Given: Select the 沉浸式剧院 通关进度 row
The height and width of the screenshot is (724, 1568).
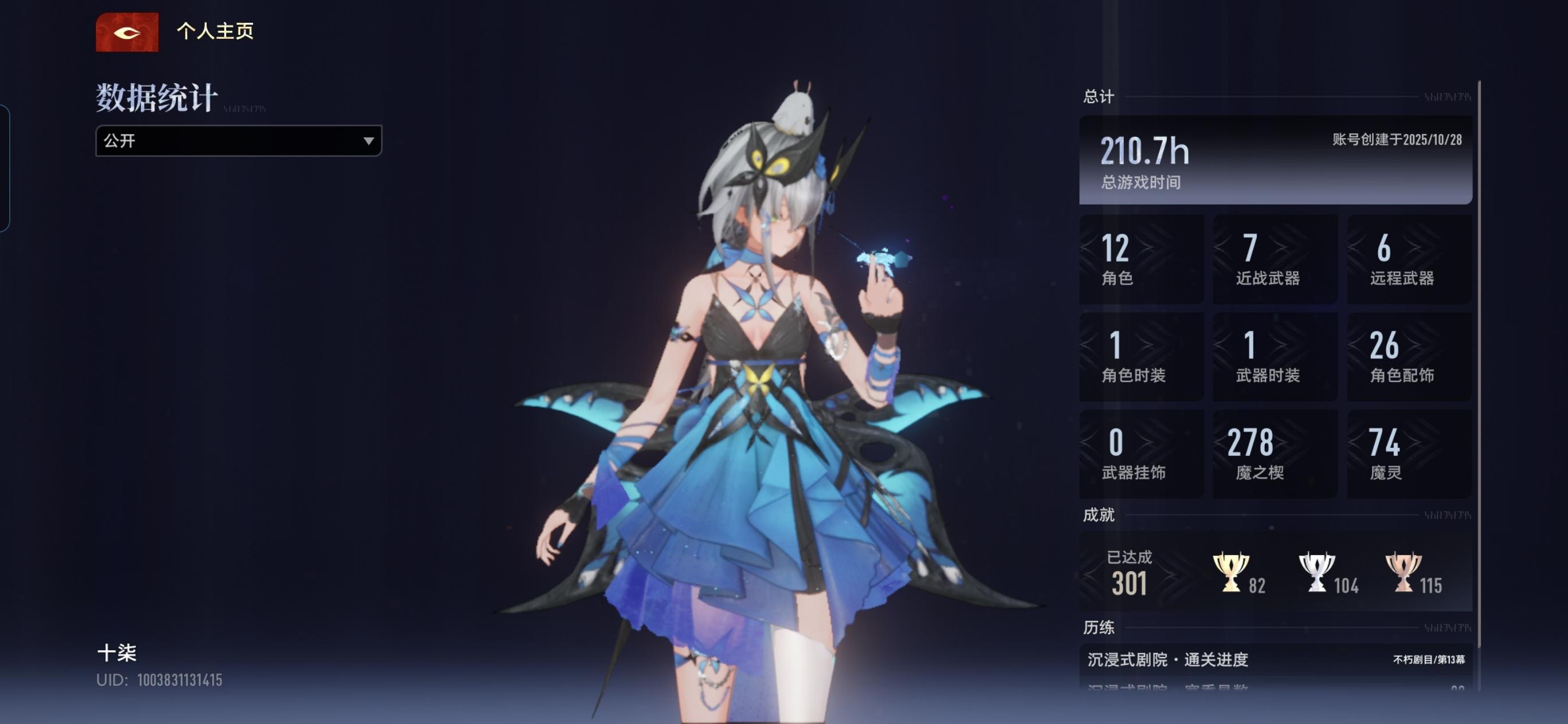Looking at the screenshot, I should pyautogui.click(x=1275, y=659).
